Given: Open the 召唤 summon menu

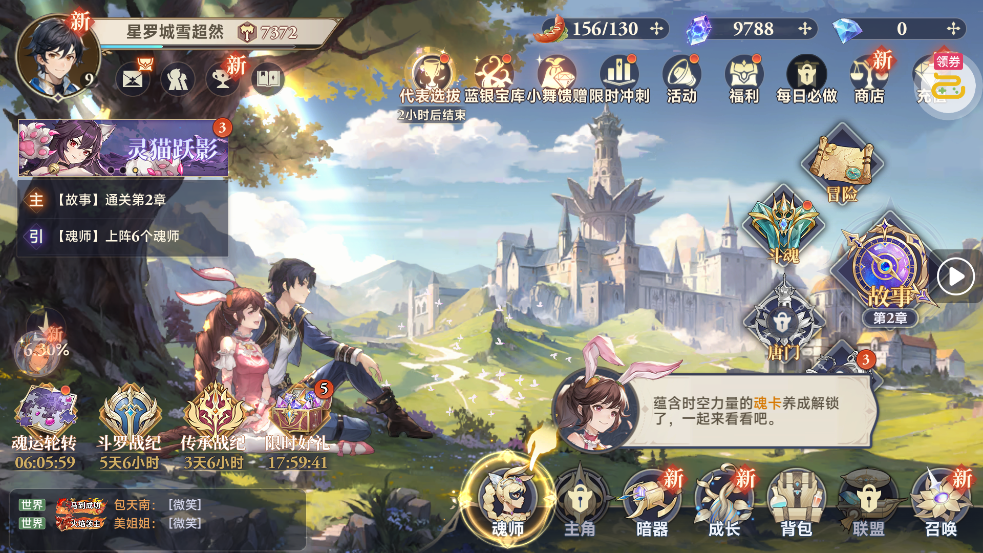Looking at the screenshot, I should point(939,500).
